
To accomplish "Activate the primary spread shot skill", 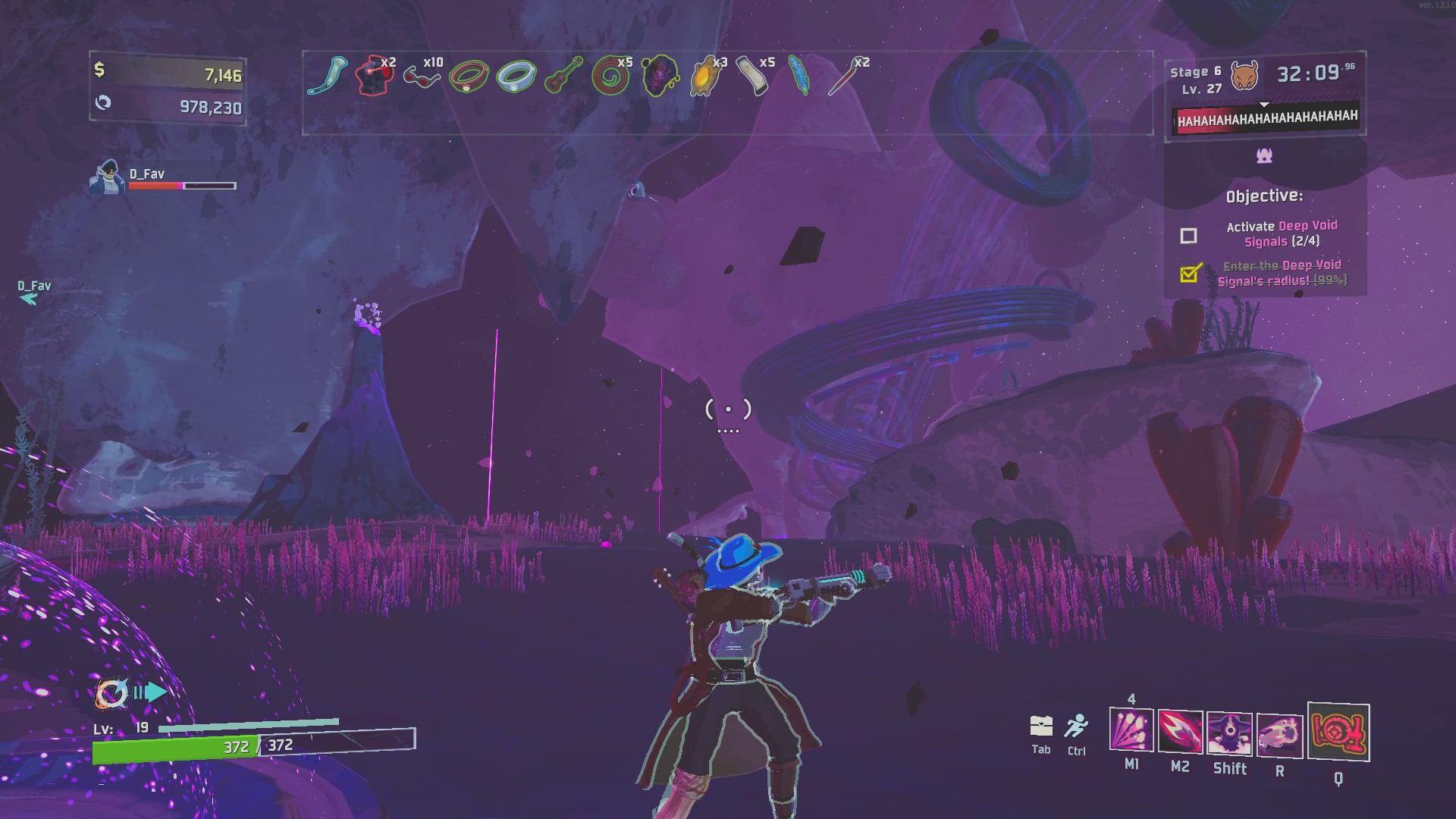I will 1131,730.
